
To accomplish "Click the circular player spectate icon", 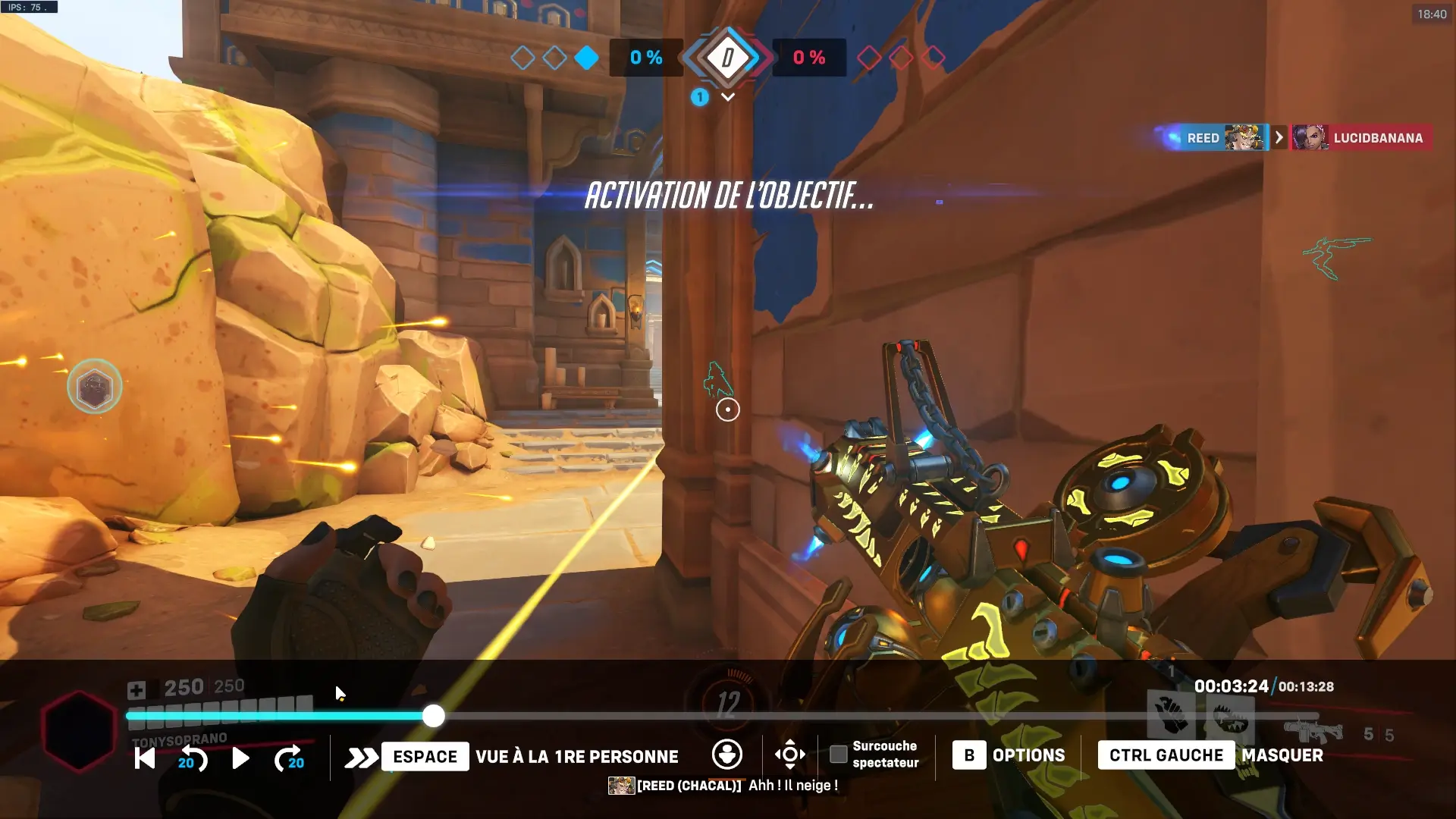I will tap(726, 755).
